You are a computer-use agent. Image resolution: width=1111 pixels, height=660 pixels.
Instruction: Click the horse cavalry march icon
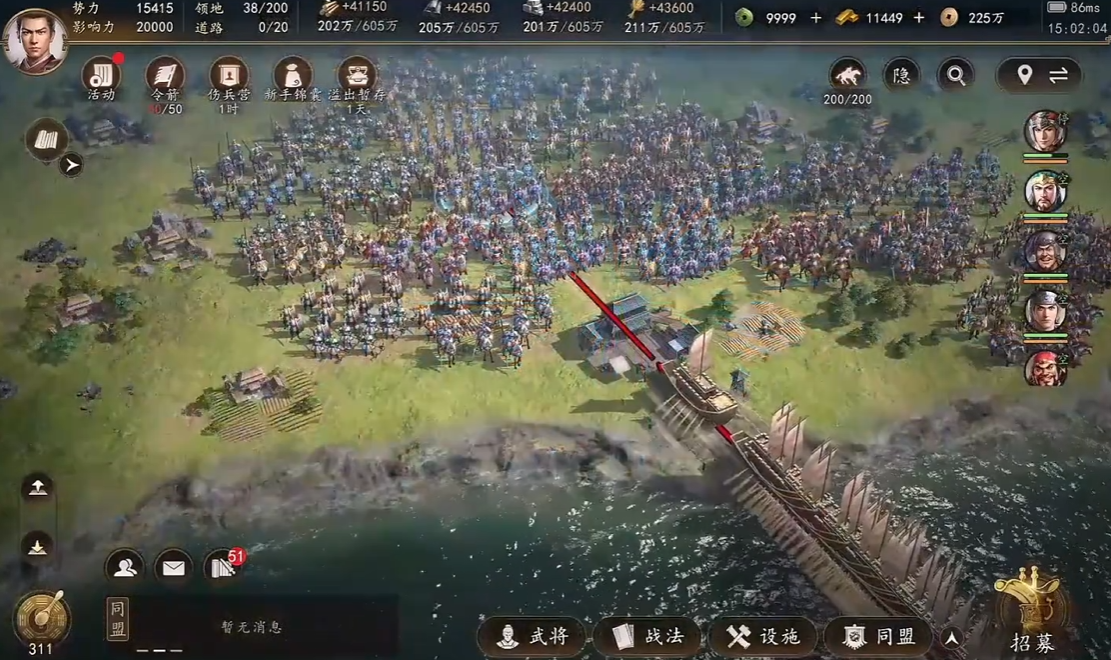[847, 75]
